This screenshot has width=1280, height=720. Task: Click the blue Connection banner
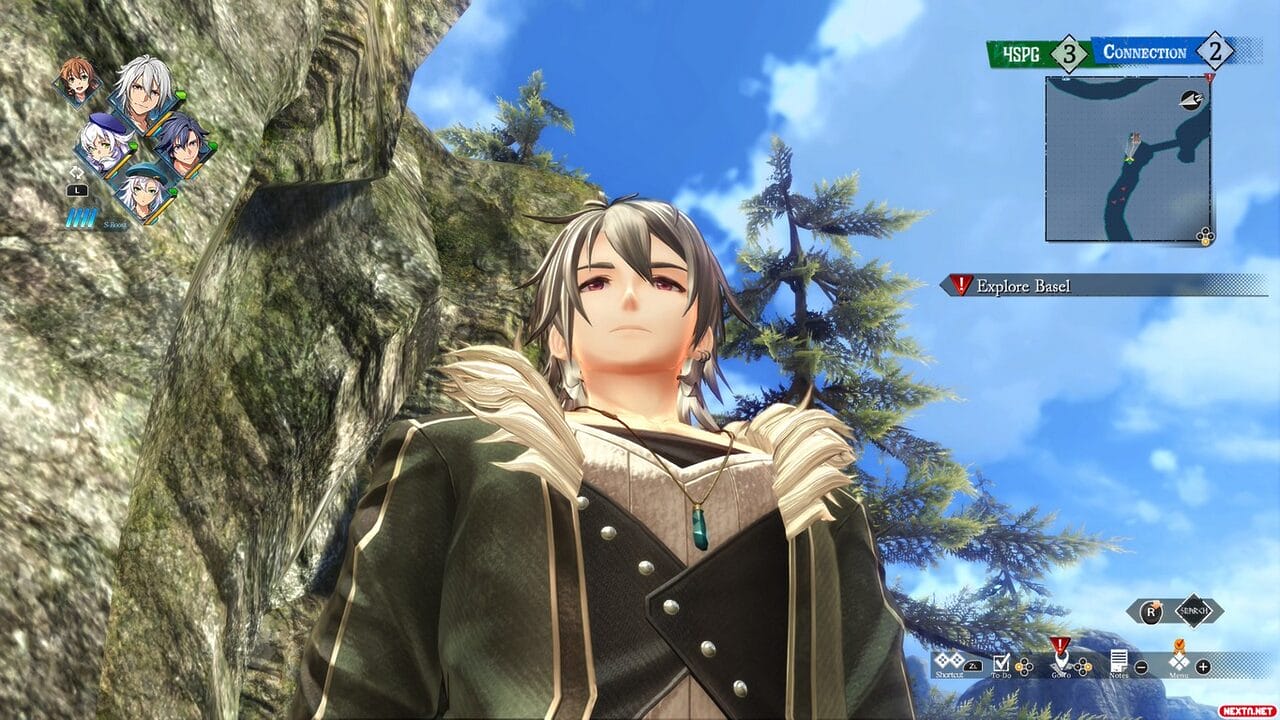(x=1144, y=53)
